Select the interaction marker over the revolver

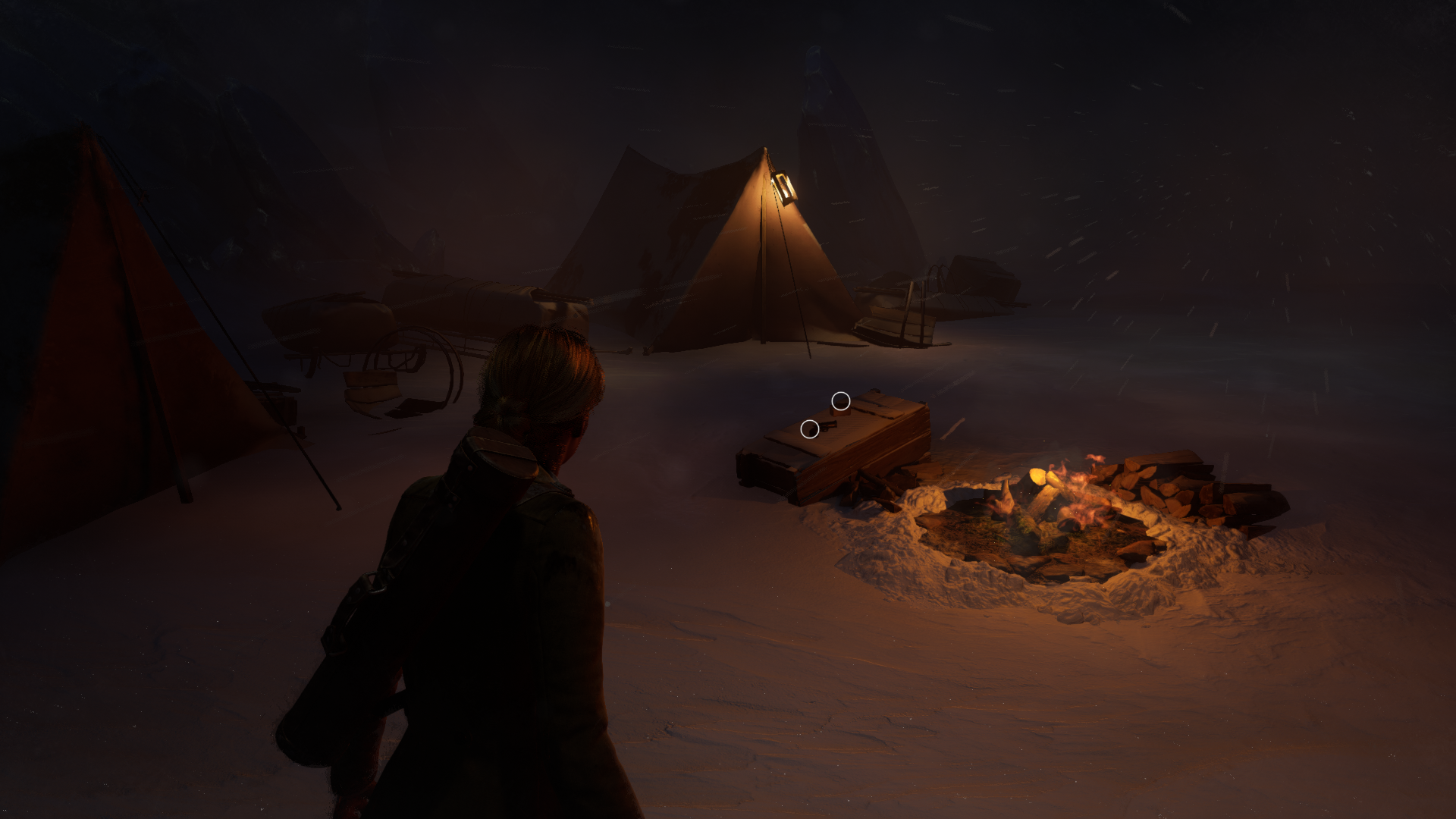click(x=809, y=430)
